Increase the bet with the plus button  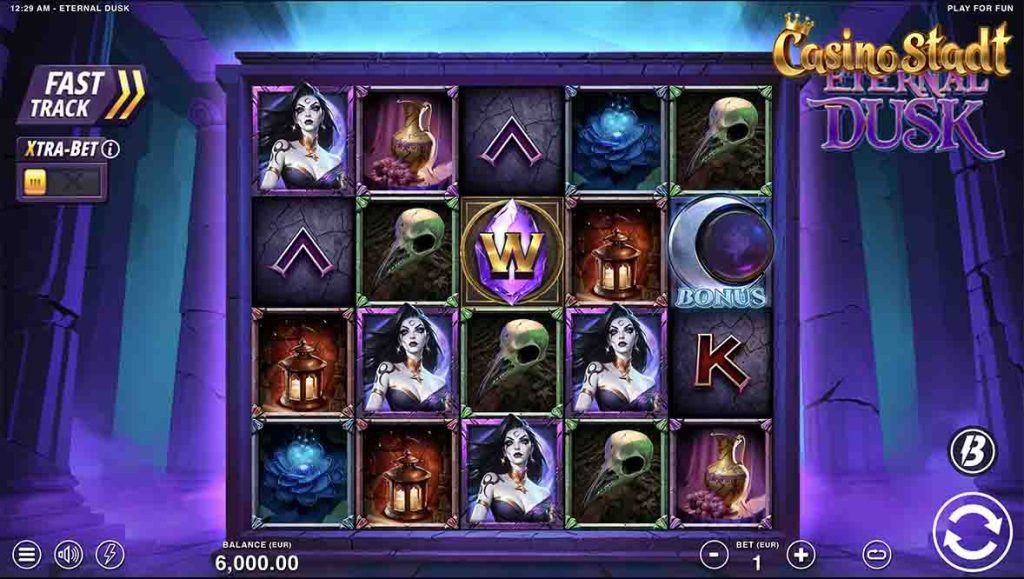(x=801, y=554)
